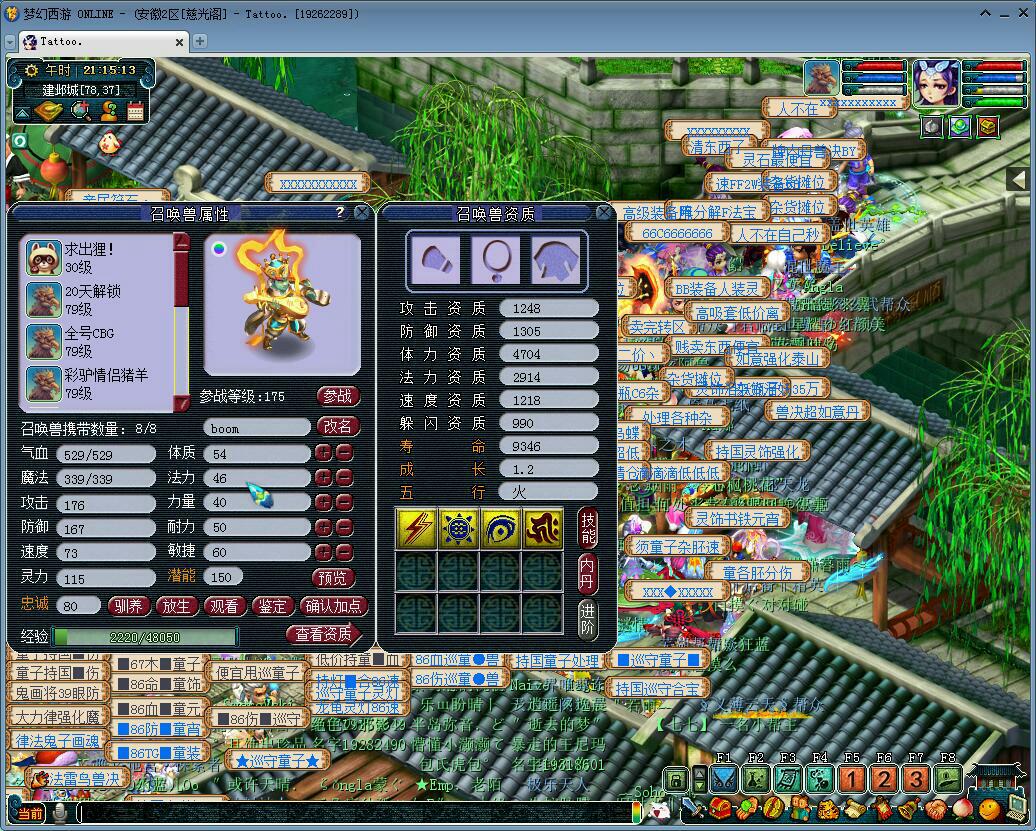
Task: Release the pet with 放生
Action: 177,606
